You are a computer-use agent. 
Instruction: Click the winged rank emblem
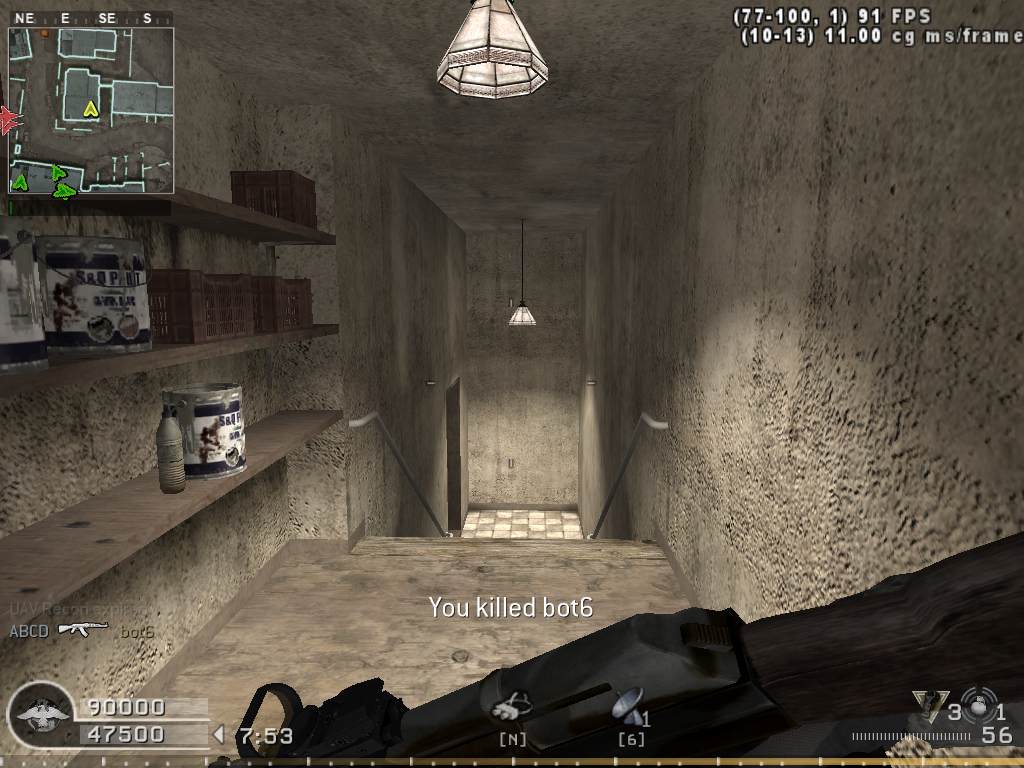pyautogui.click(x=40, y=717)
